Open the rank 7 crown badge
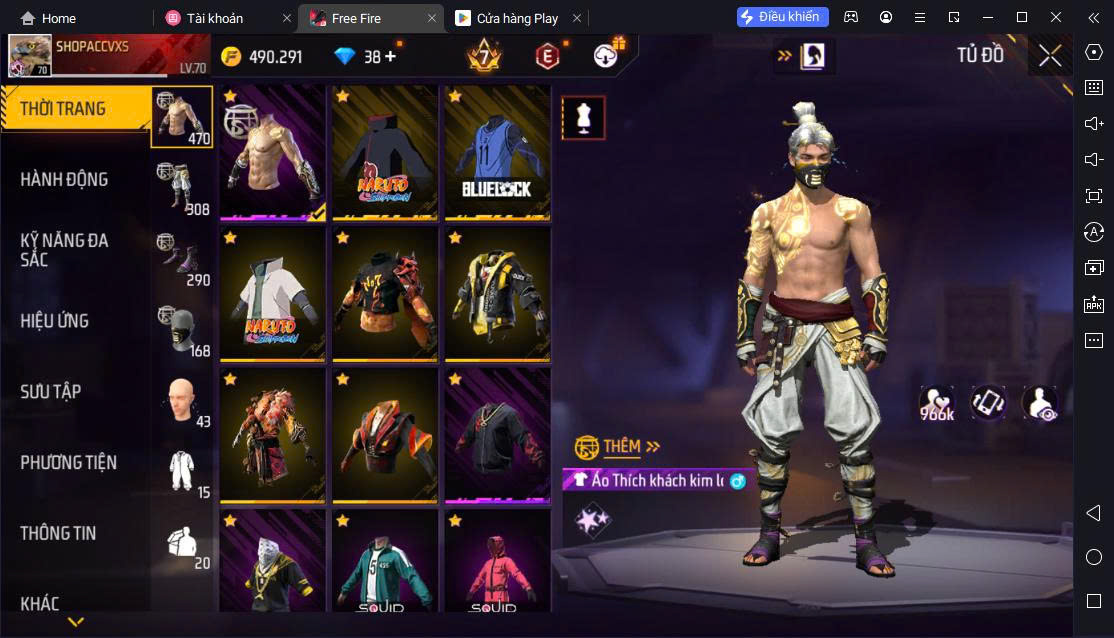This screenshot has height=638, width=1114. tap(484, 56)
